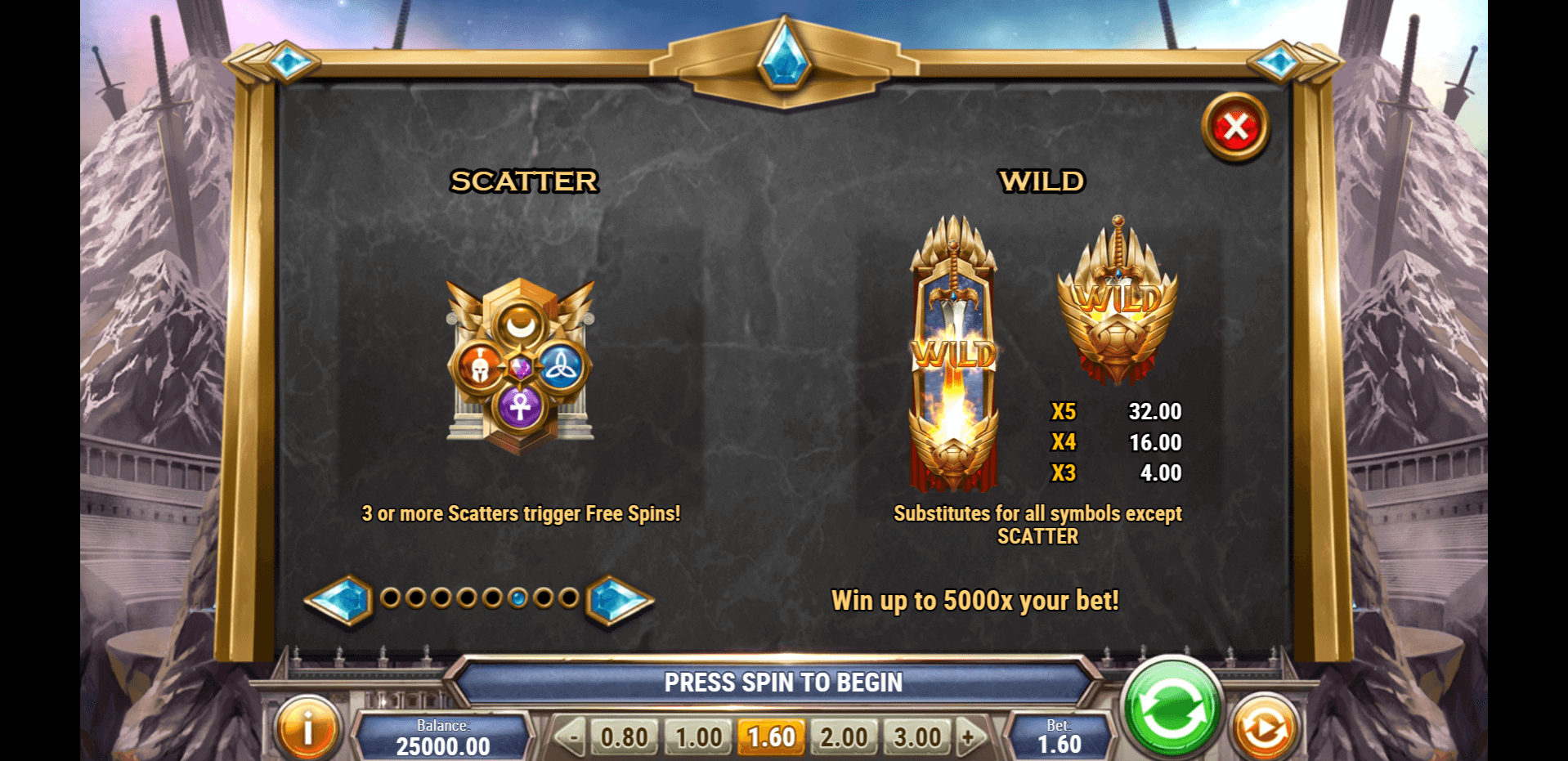
Task: Spin the reels with the green button
Action: (x=1172, y=709)
